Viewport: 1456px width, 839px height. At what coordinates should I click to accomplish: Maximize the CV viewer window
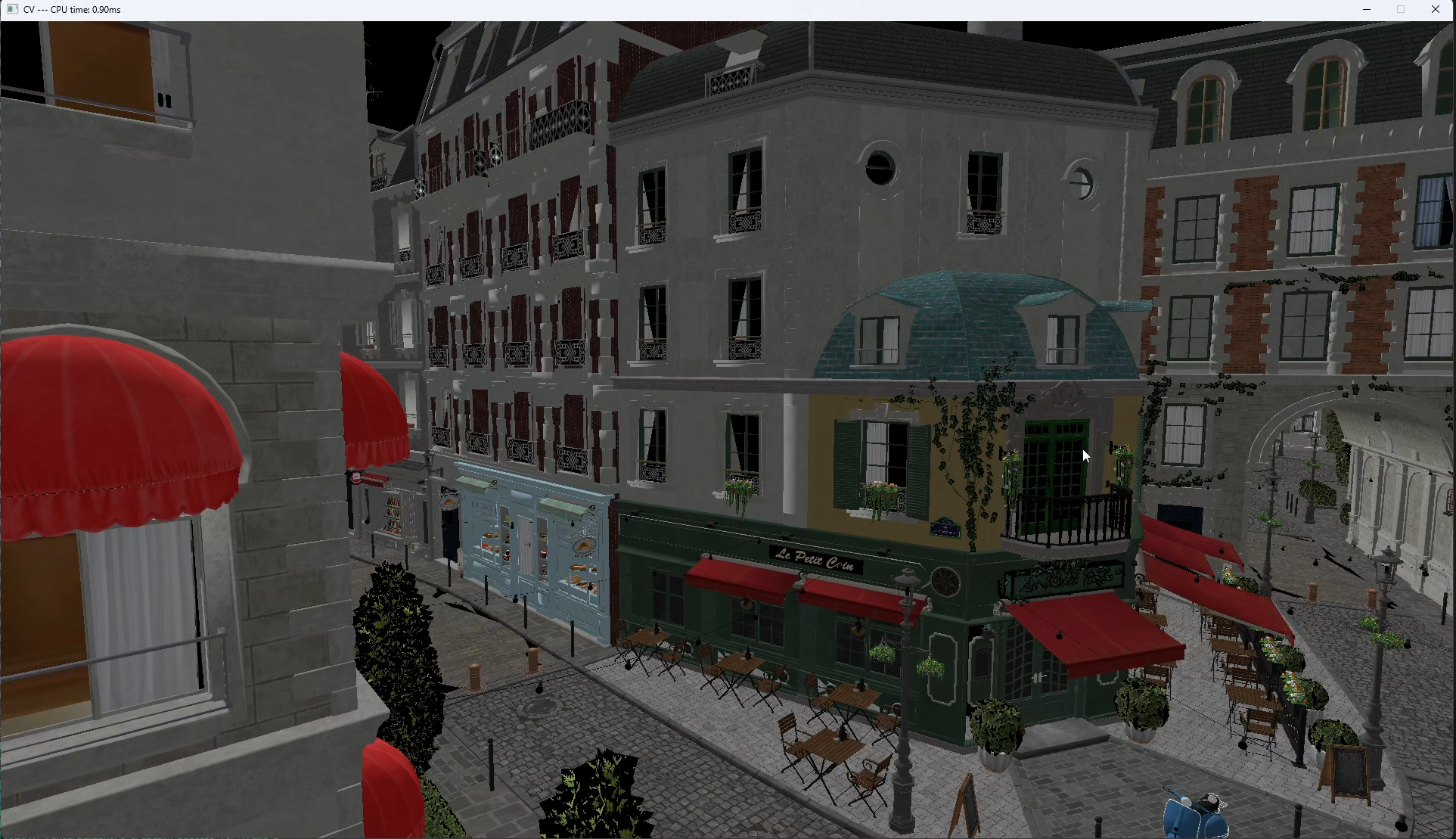point(1401,9)
